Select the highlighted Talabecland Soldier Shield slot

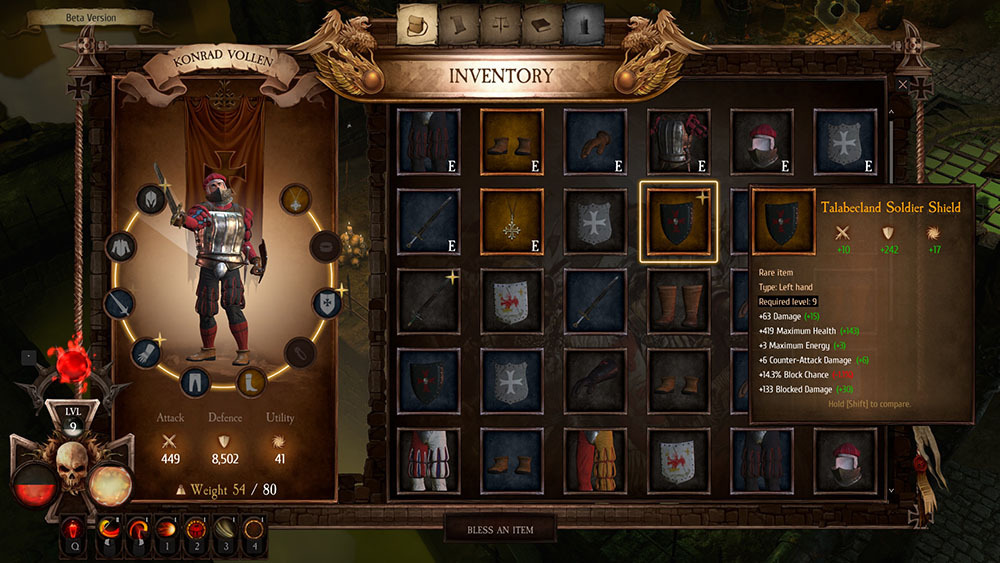click(678, 220)
